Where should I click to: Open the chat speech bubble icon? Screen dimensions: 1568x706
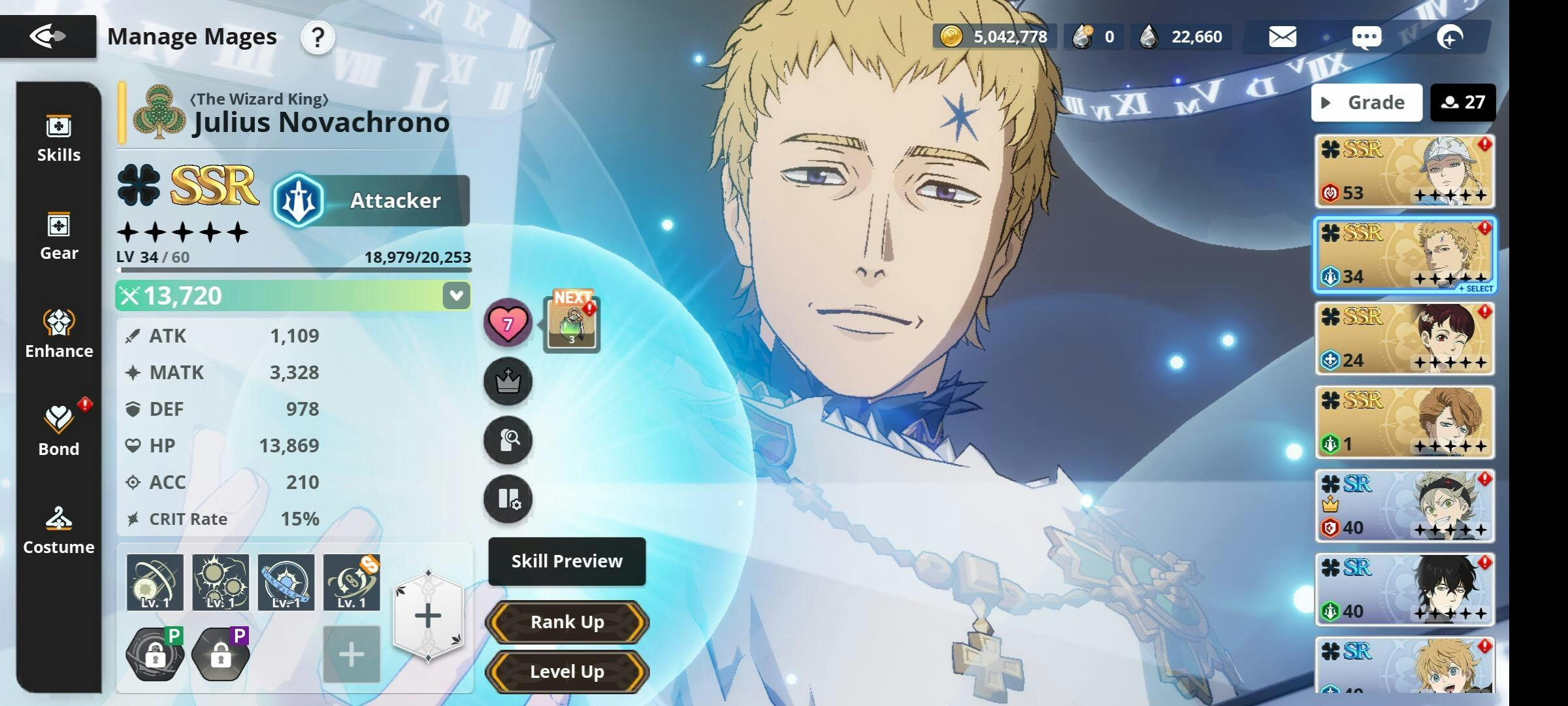click(x=1366, y=37)
